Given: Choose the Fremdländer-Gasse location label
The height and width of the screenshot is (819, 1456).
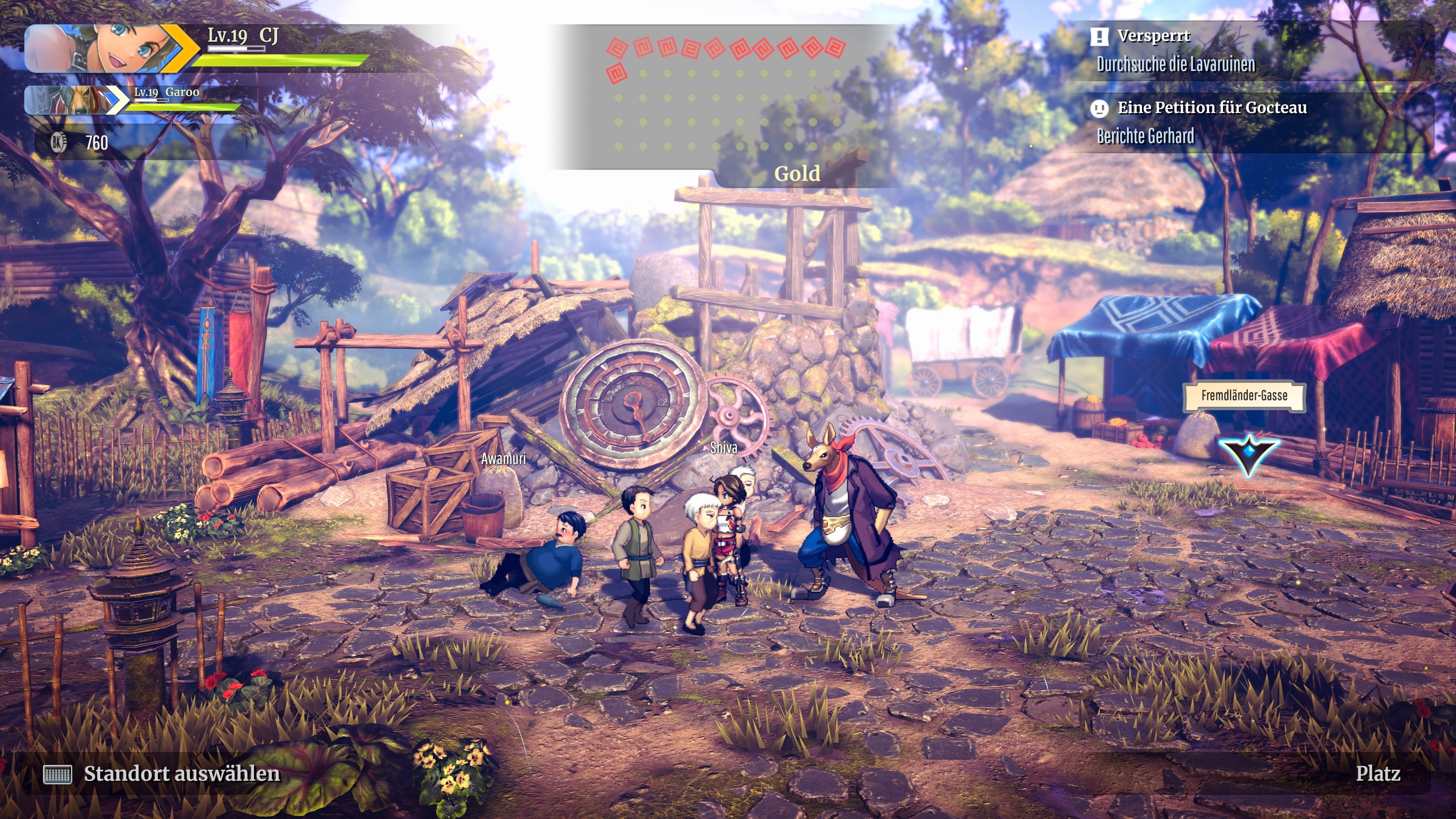Looking at the screenshot, I should [x=1244, y=395].
